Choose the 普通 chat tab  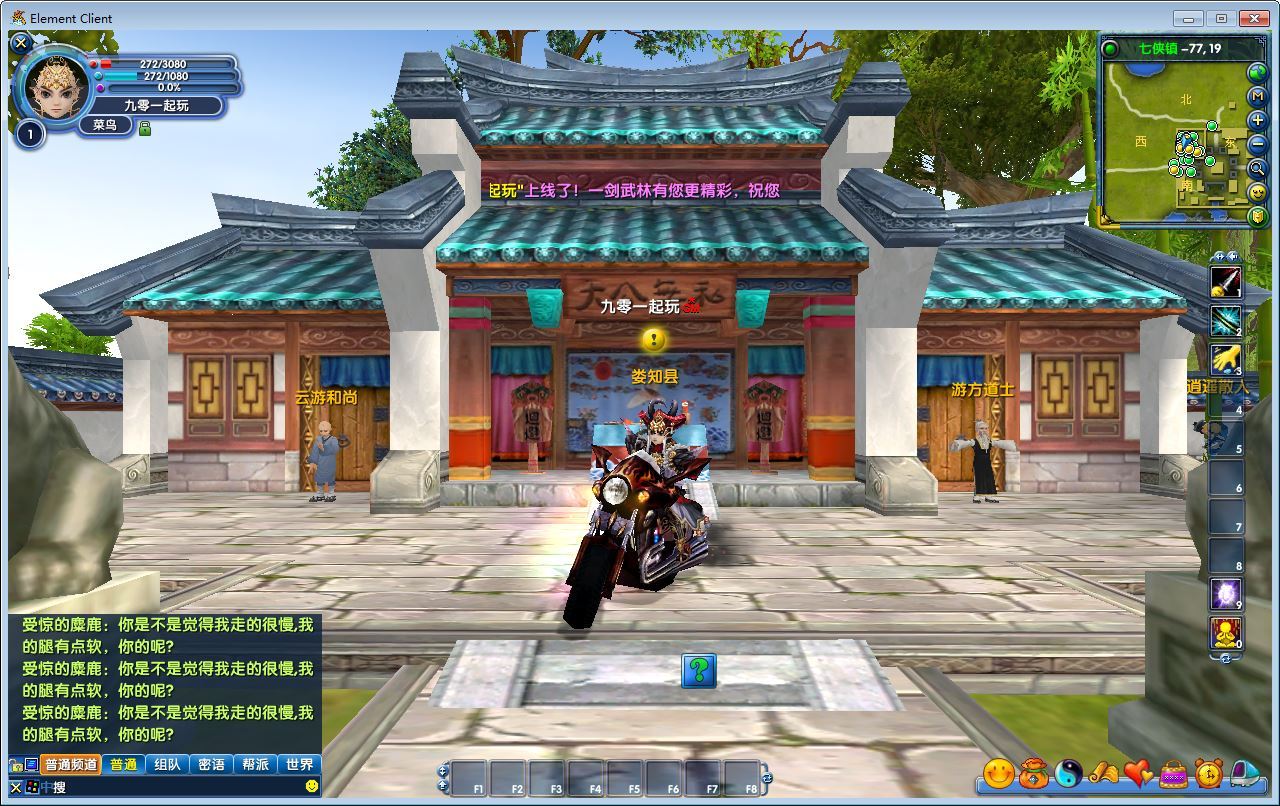(x=123, y=764)
